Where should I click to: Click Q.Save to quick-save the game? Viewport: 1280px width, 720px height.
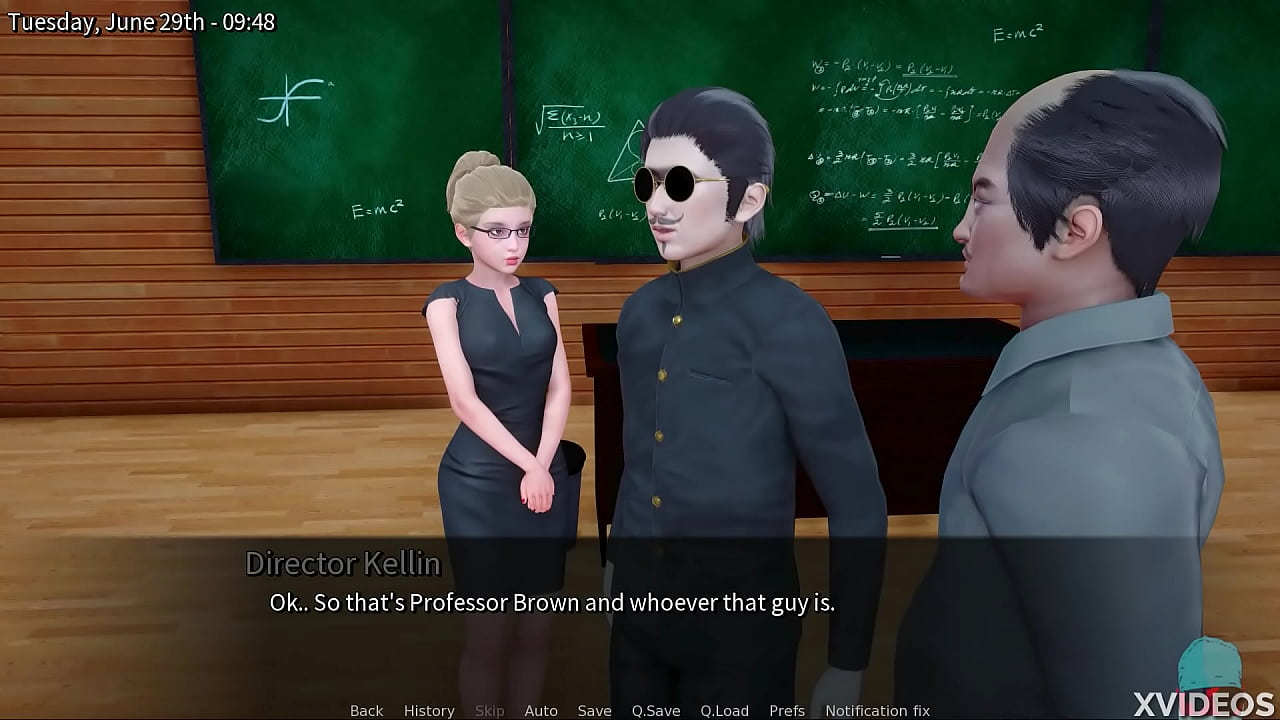point(656,710)
